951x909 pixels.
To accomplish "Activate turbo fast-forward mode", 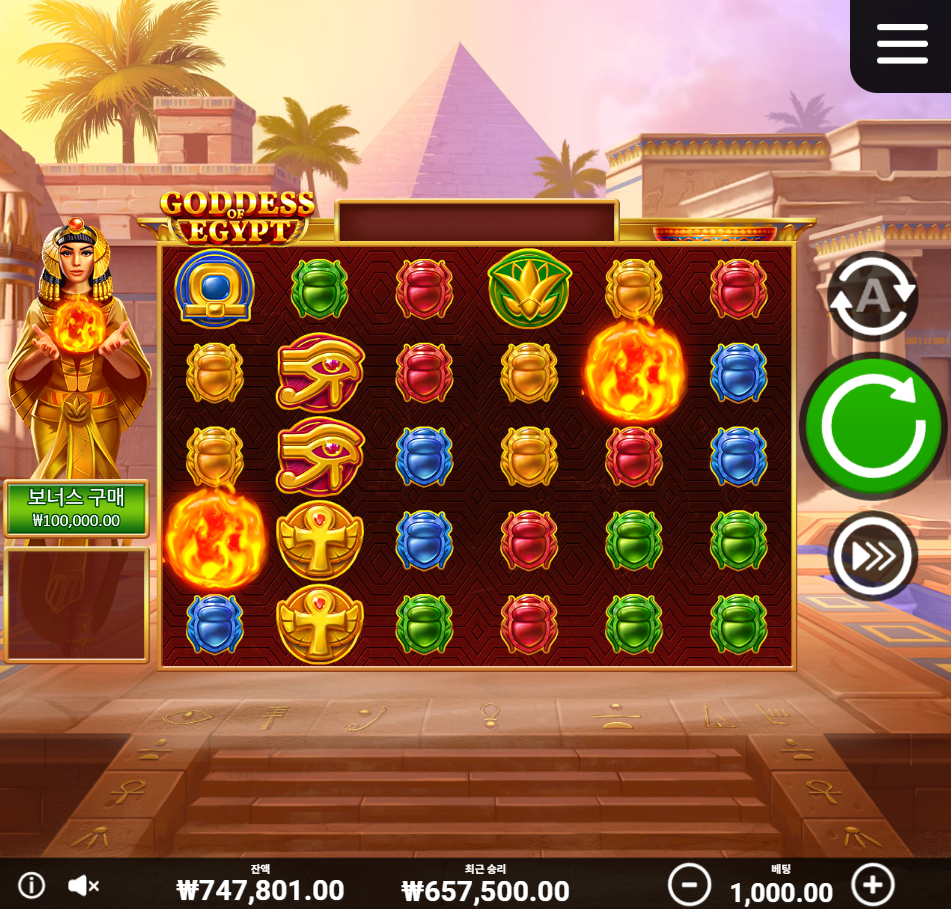I will coord(872,556).
